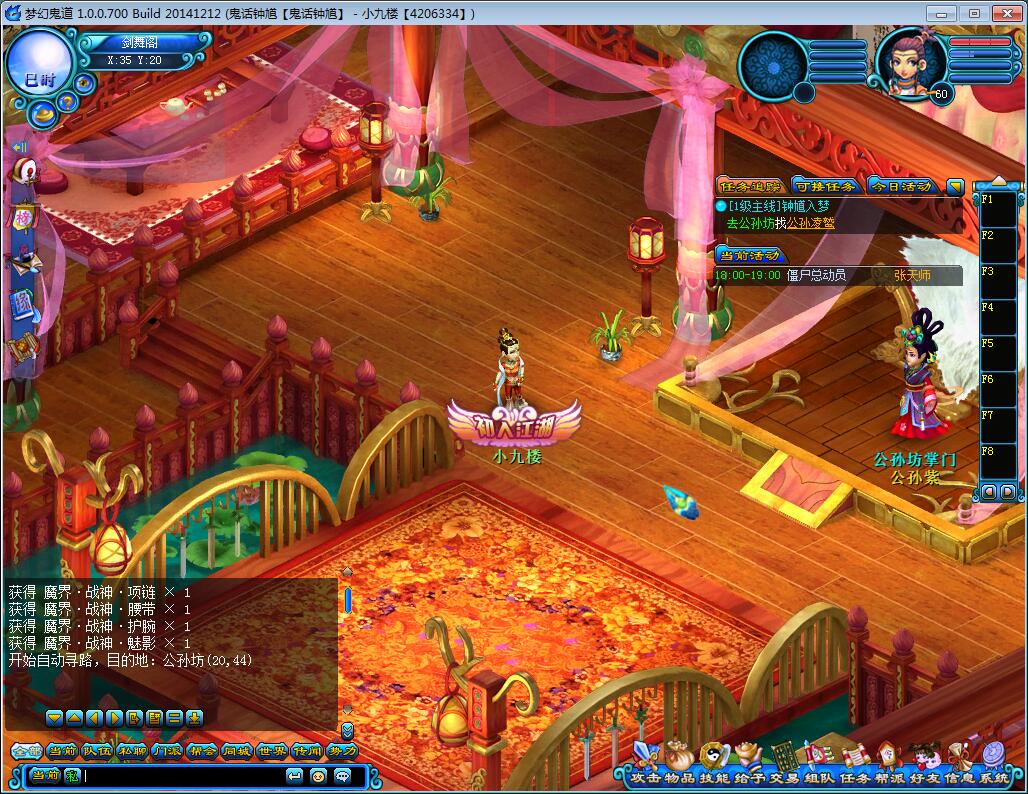This screenshot has height=794, width=1028.
Task: Switch to the 今日活动 tab
Action: tap(900, 186)
